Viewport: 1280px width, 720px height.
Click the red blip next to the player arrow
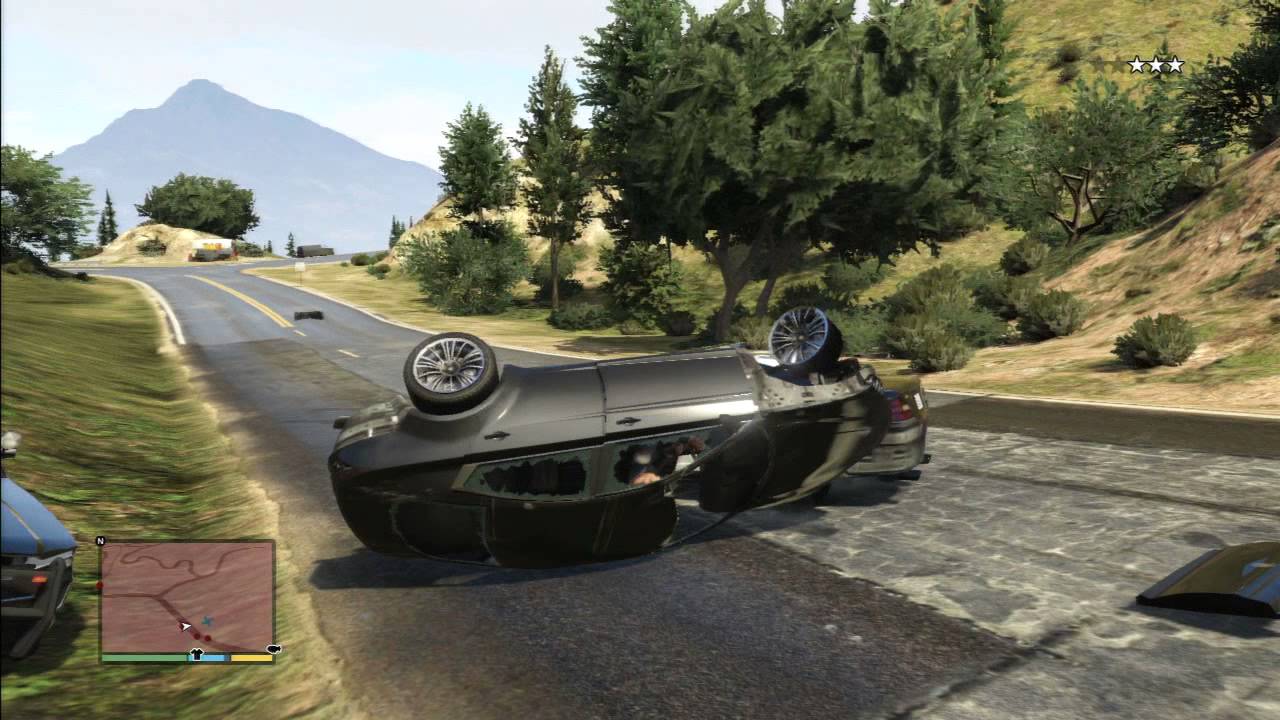tap(197, 634)
